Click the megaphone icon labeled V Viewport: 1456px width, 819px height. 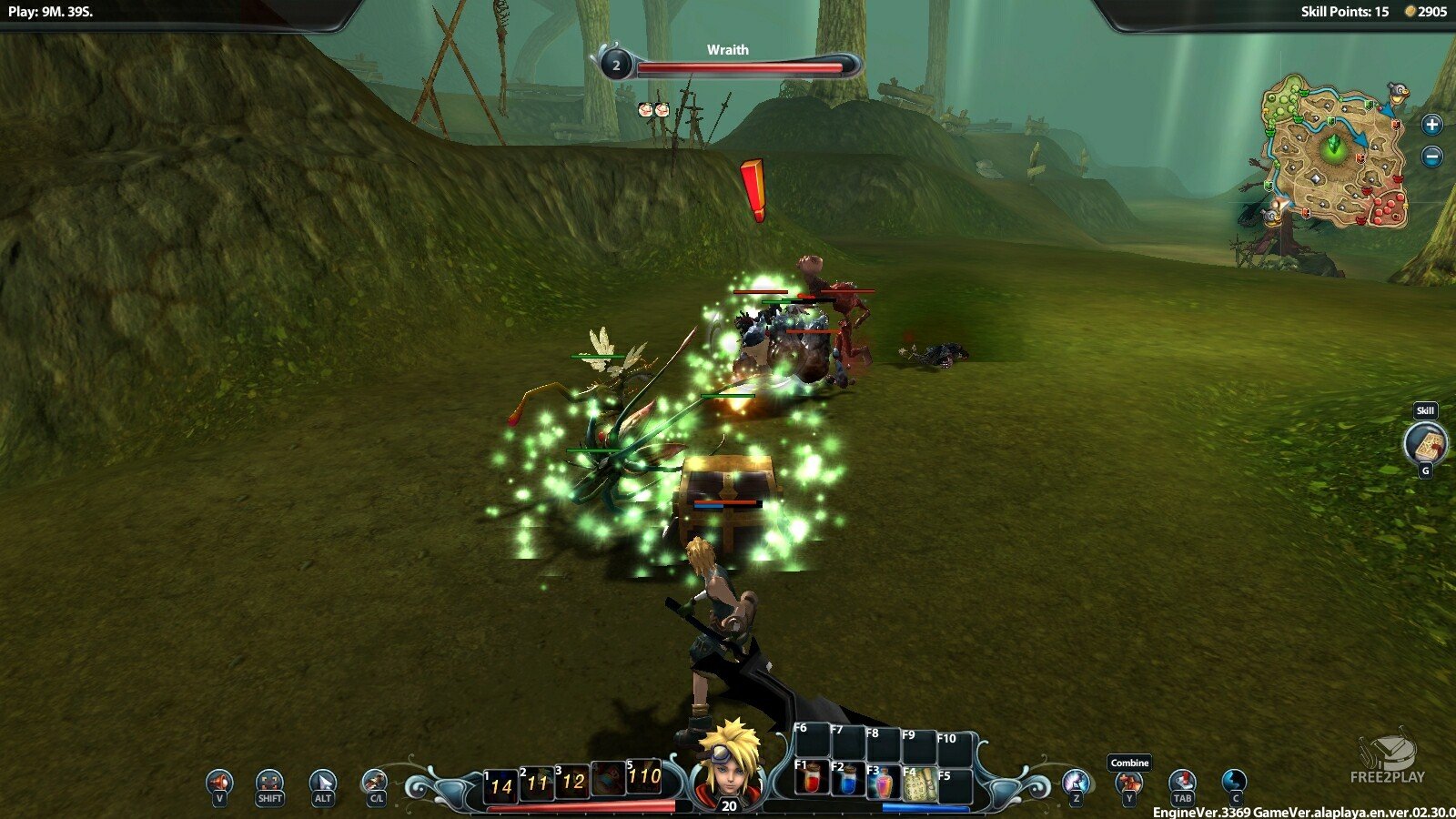219,782
